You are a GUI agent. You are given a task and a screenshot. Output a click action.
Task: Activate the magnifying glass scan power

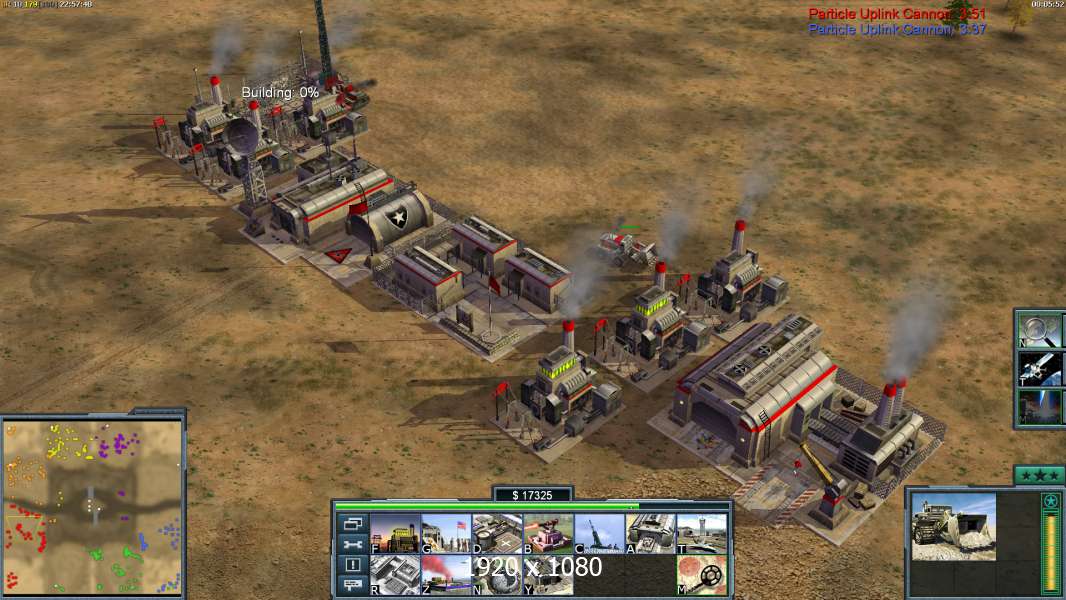(1040, 329)
